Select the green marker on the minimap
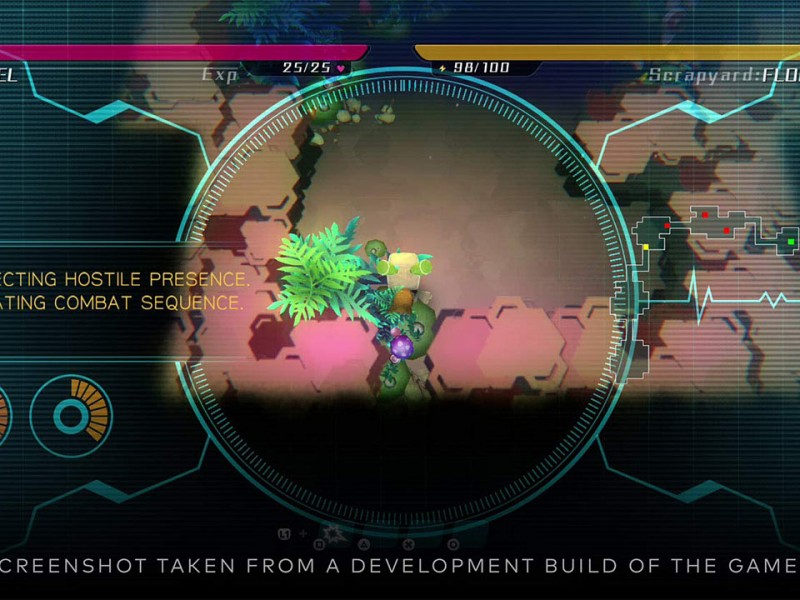Screen dimensions: 800x600 (x=791, y=241)
